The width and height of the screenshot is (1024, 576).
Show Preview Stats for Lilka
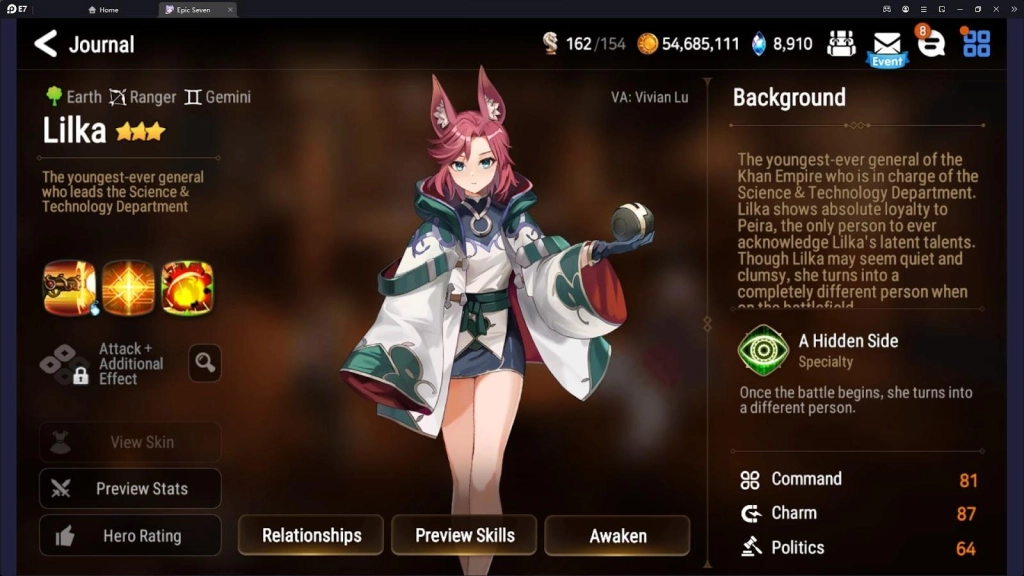click(x=130, y=489)
